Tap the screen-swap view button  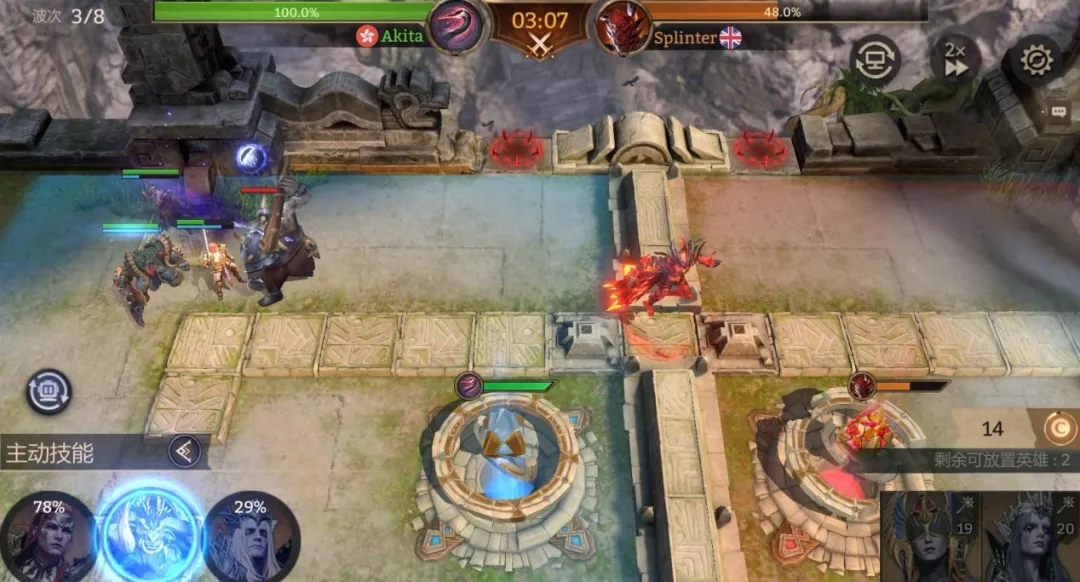(875, 60)
